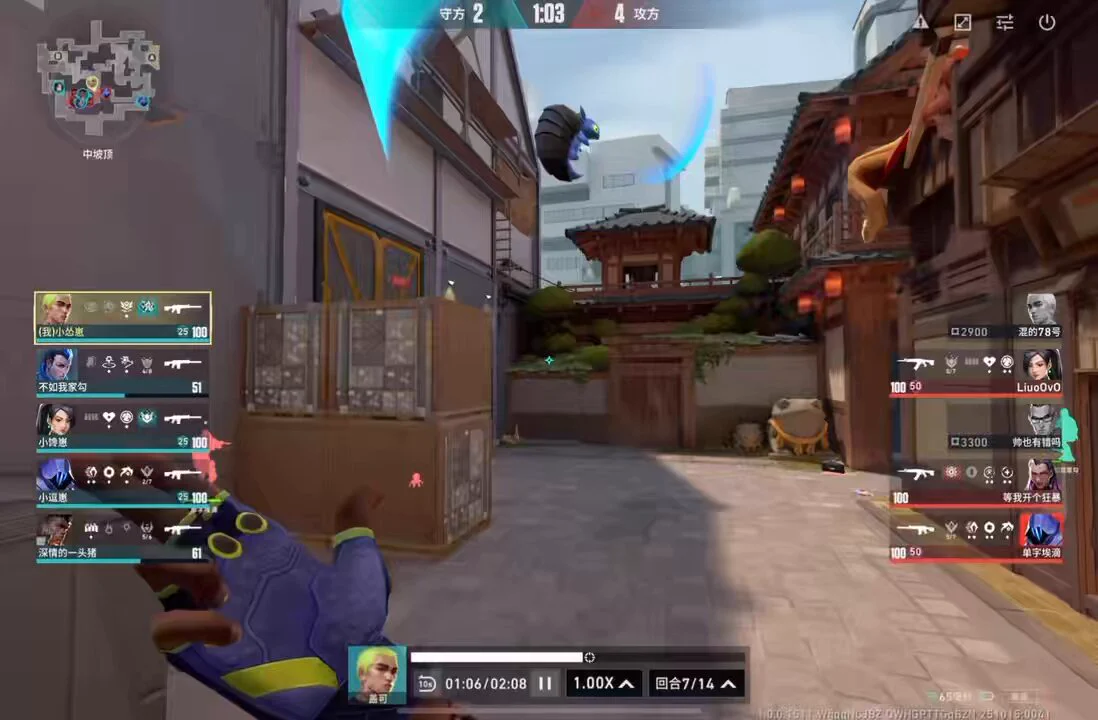Select player 深情的一头猪
The image size is (1098, 720).
123,539
